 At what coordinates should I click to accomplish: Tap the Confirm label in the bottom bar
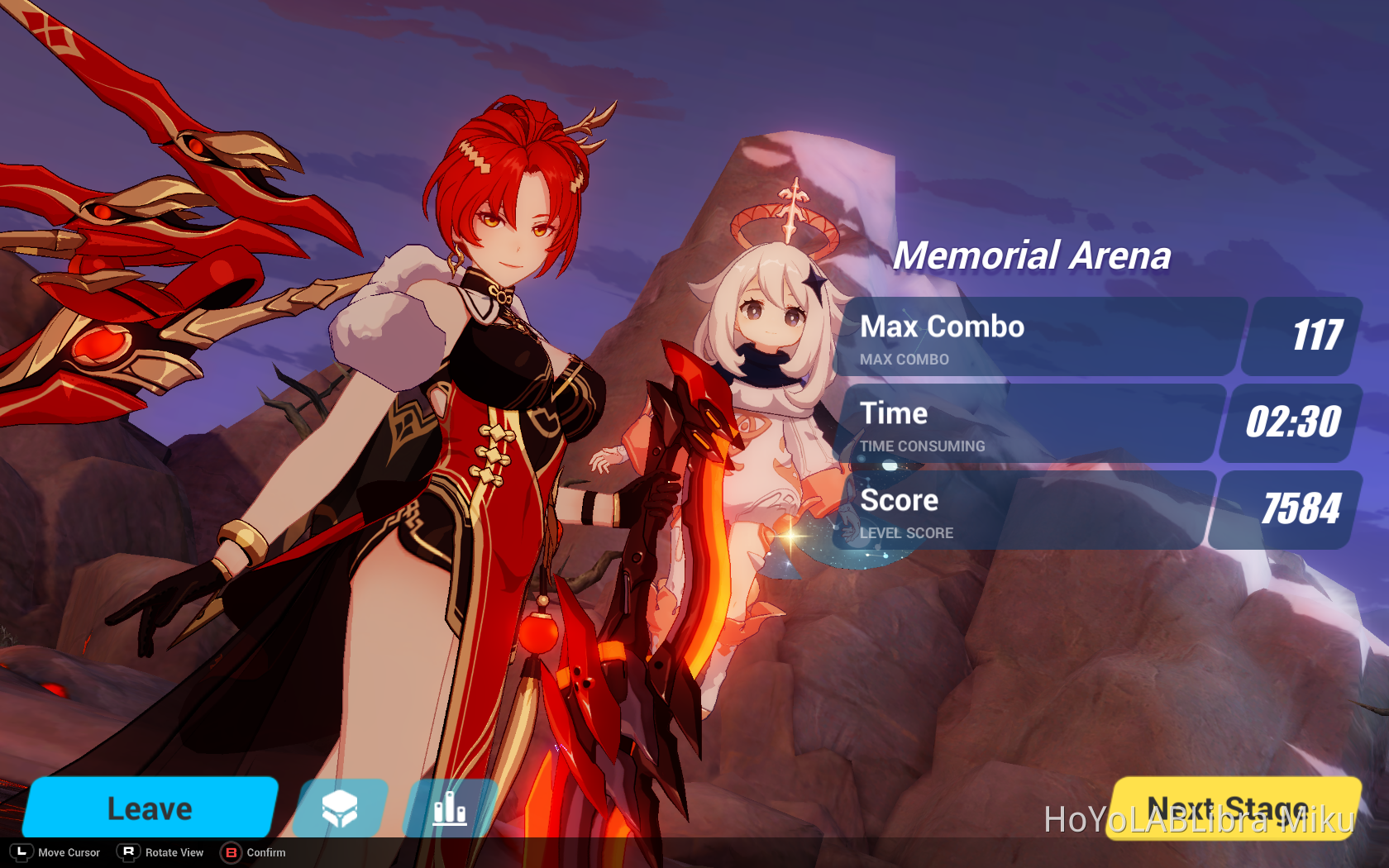265,852
